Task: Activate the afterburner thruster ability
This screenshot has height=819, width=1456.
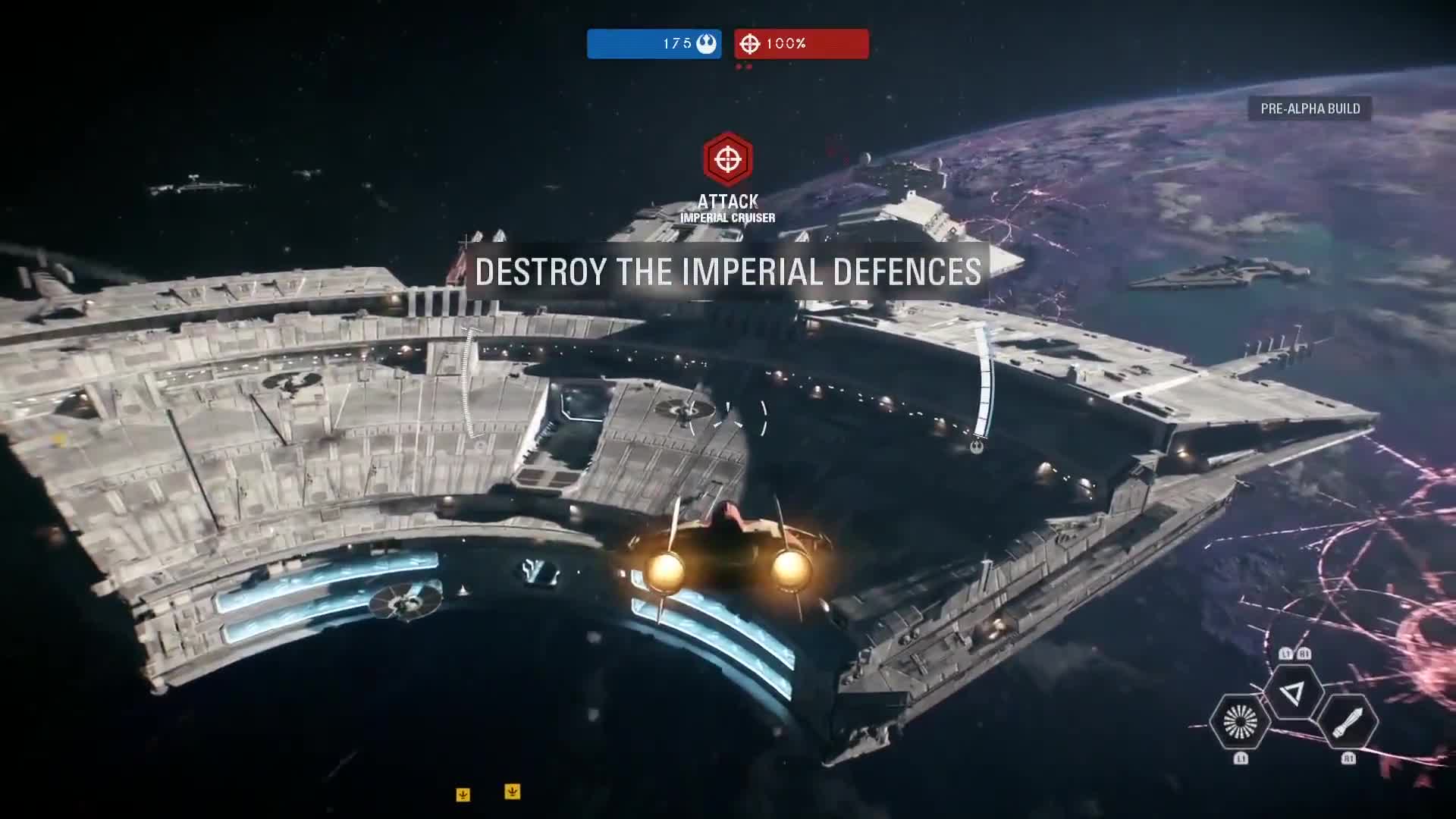Action: pos(1240,721)
